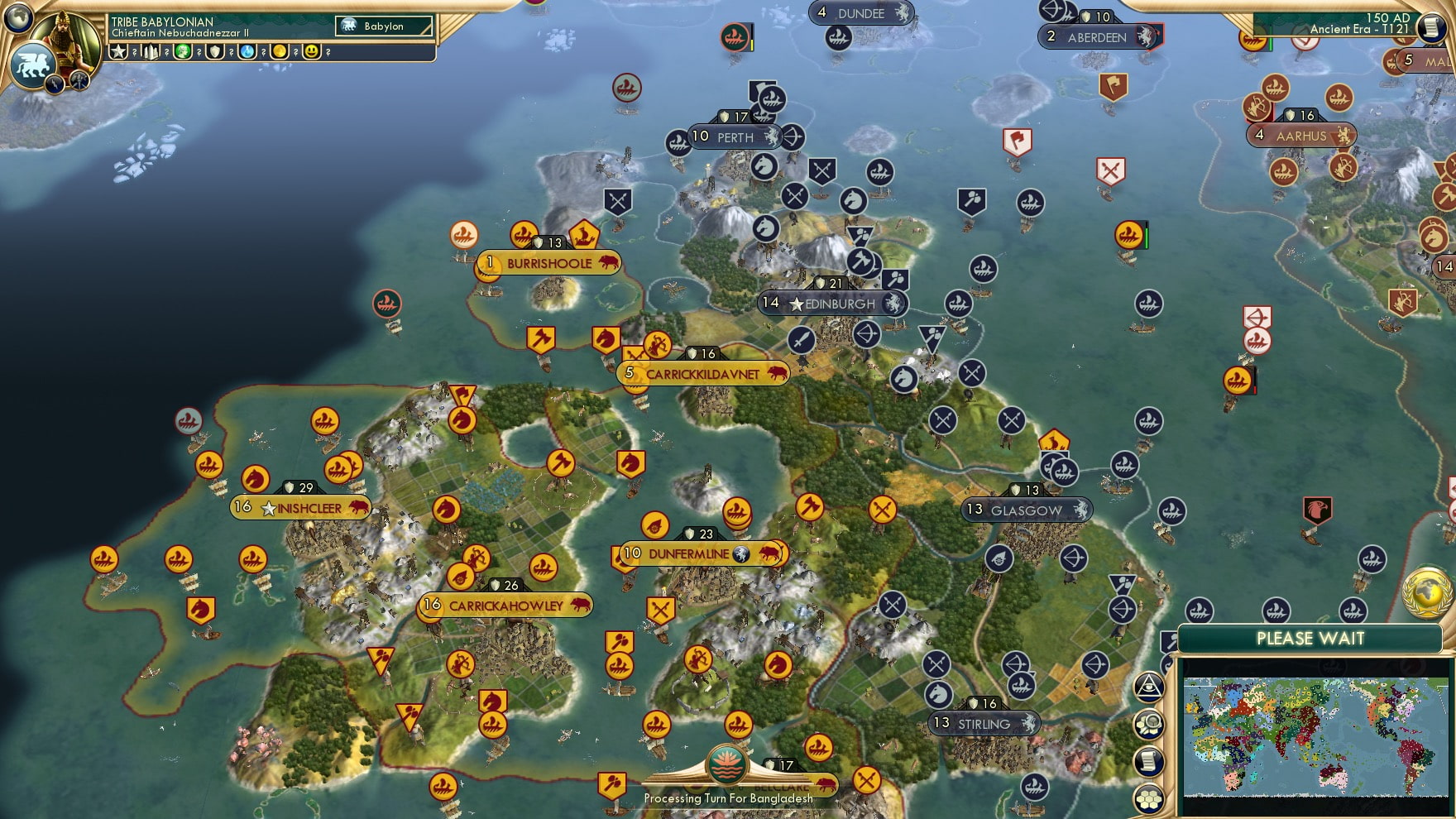Select the city banner of Glasgow
The height and width of the screenshot is (819, 1456).
click(1026, 510)
